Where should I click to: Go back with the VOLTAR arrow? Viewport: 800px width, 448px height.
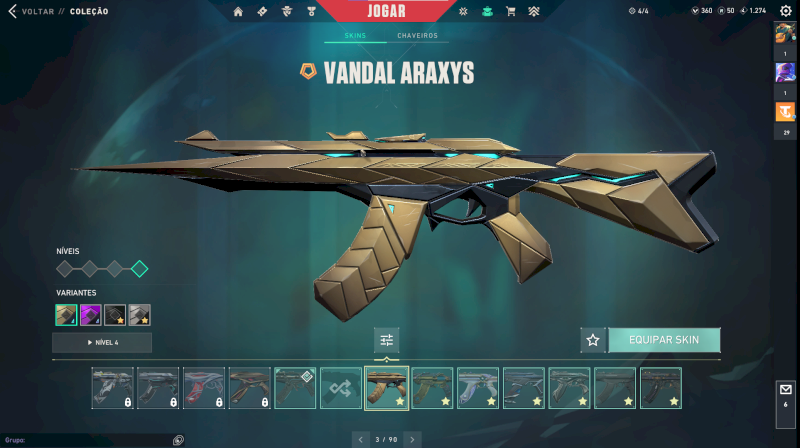click(13, 11)
